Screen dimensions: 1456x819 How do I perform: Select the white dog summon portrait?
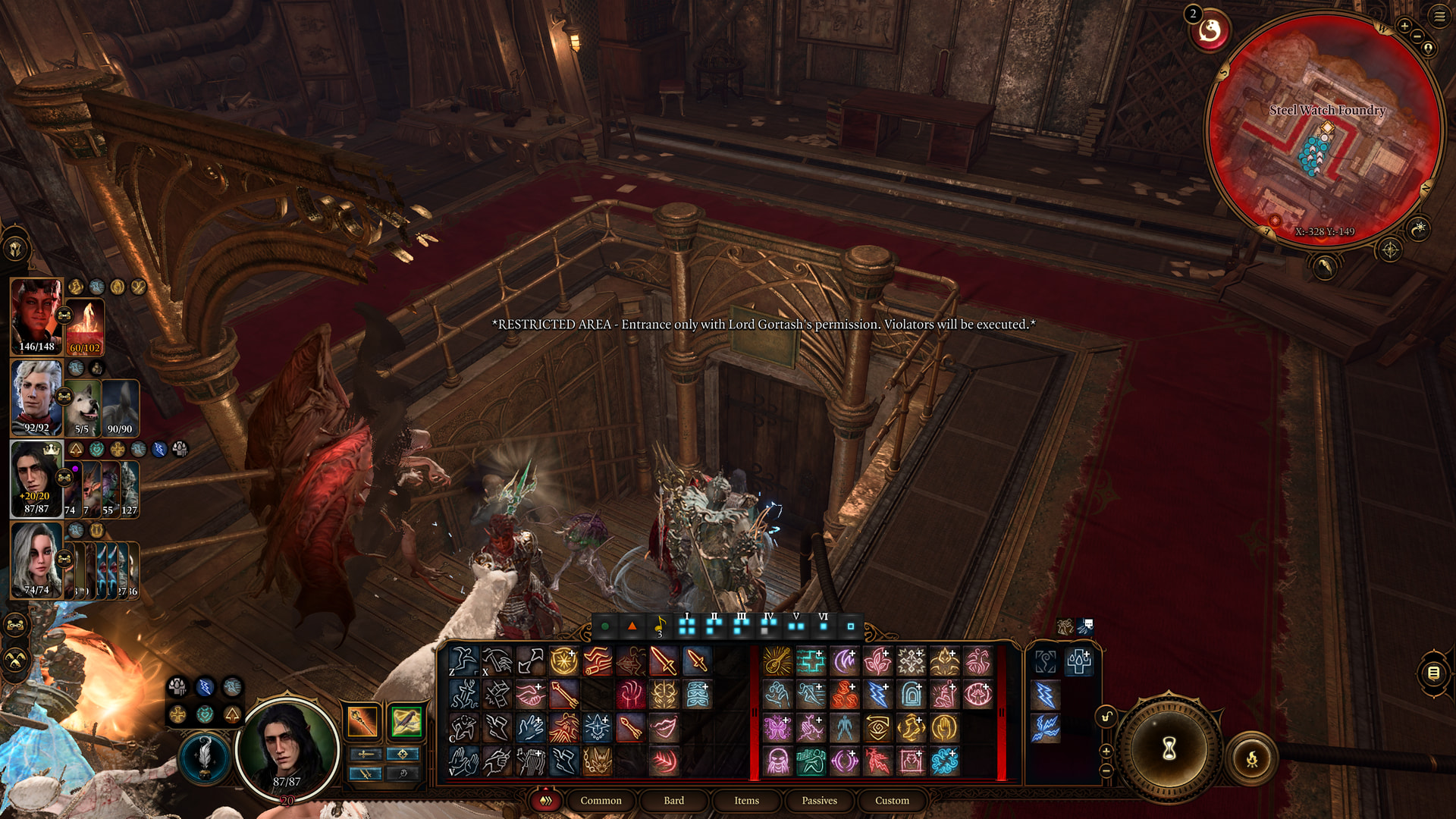click(x=82, y=408)
